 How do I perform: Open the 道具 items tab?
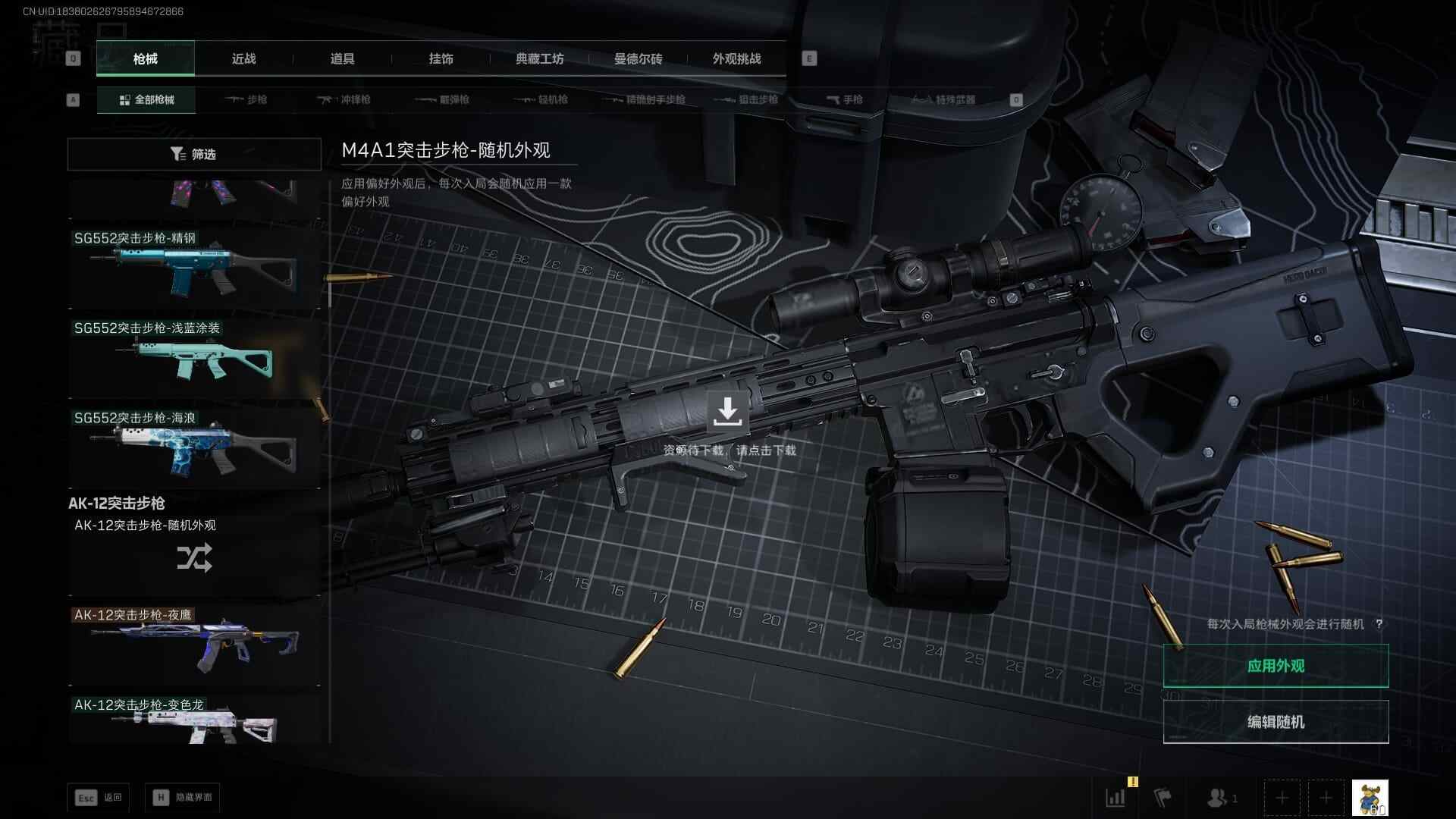point(342,58)
